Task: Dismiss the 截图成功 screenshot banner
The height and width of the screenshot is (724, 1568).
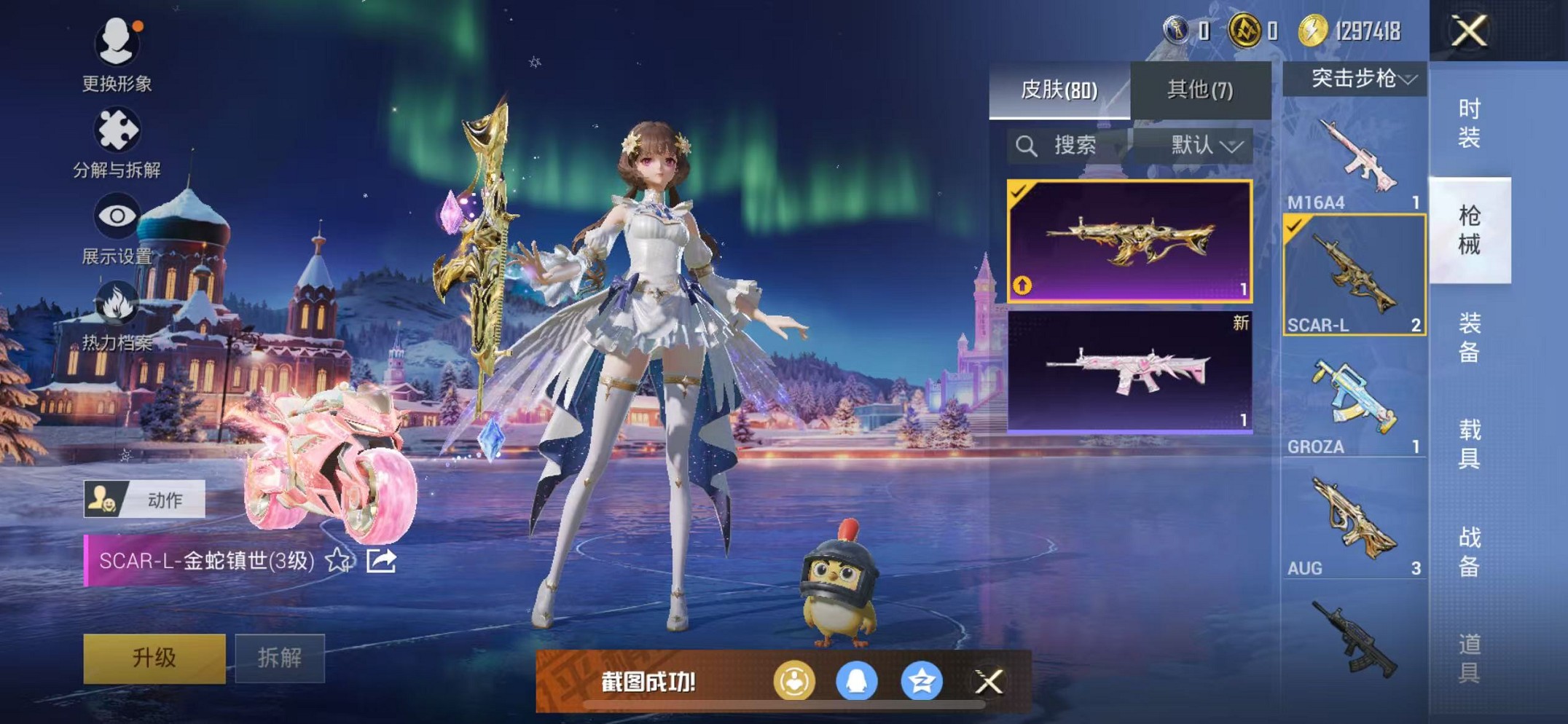Action: pos(989,682)
